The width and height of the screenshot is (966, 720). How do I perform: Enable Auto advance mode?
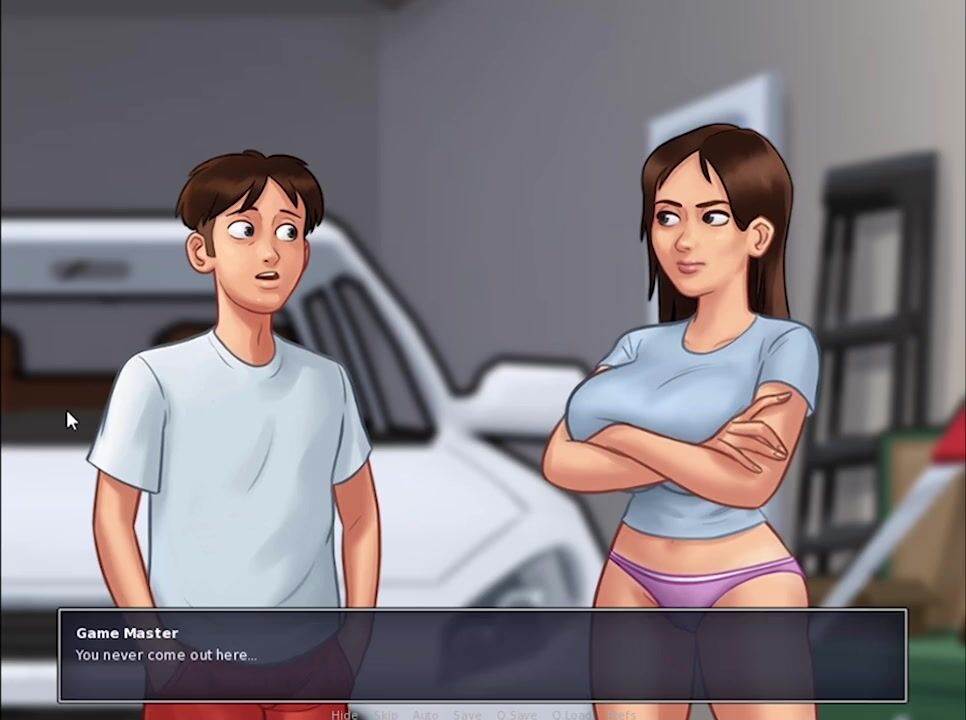pyautogui.click(x=425, y=714)
